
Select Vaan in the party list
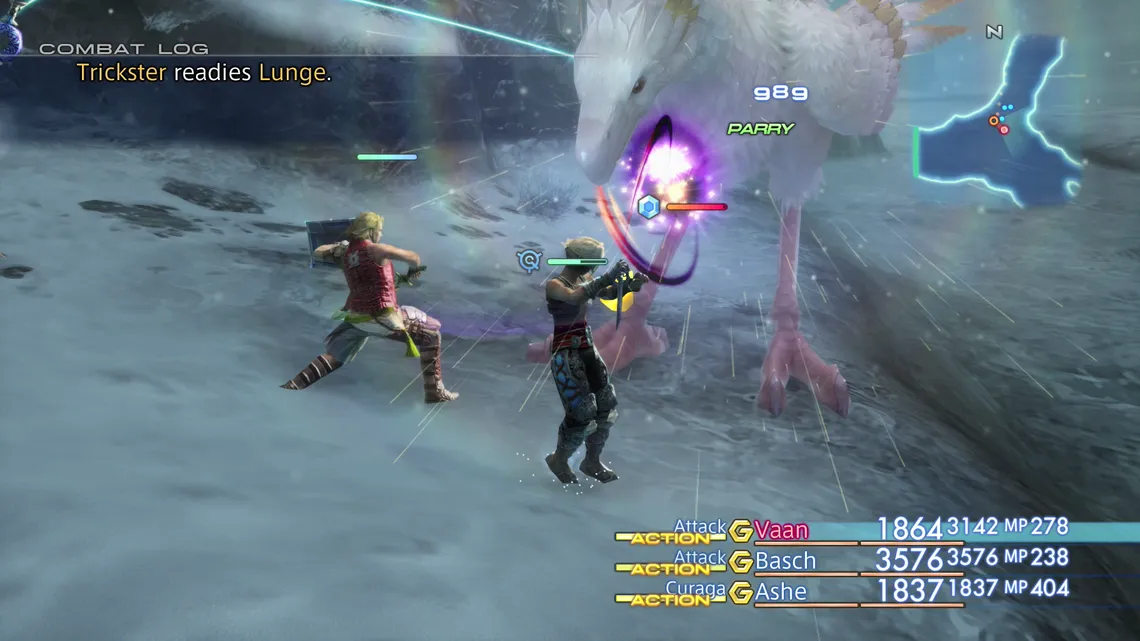[782, 530]
